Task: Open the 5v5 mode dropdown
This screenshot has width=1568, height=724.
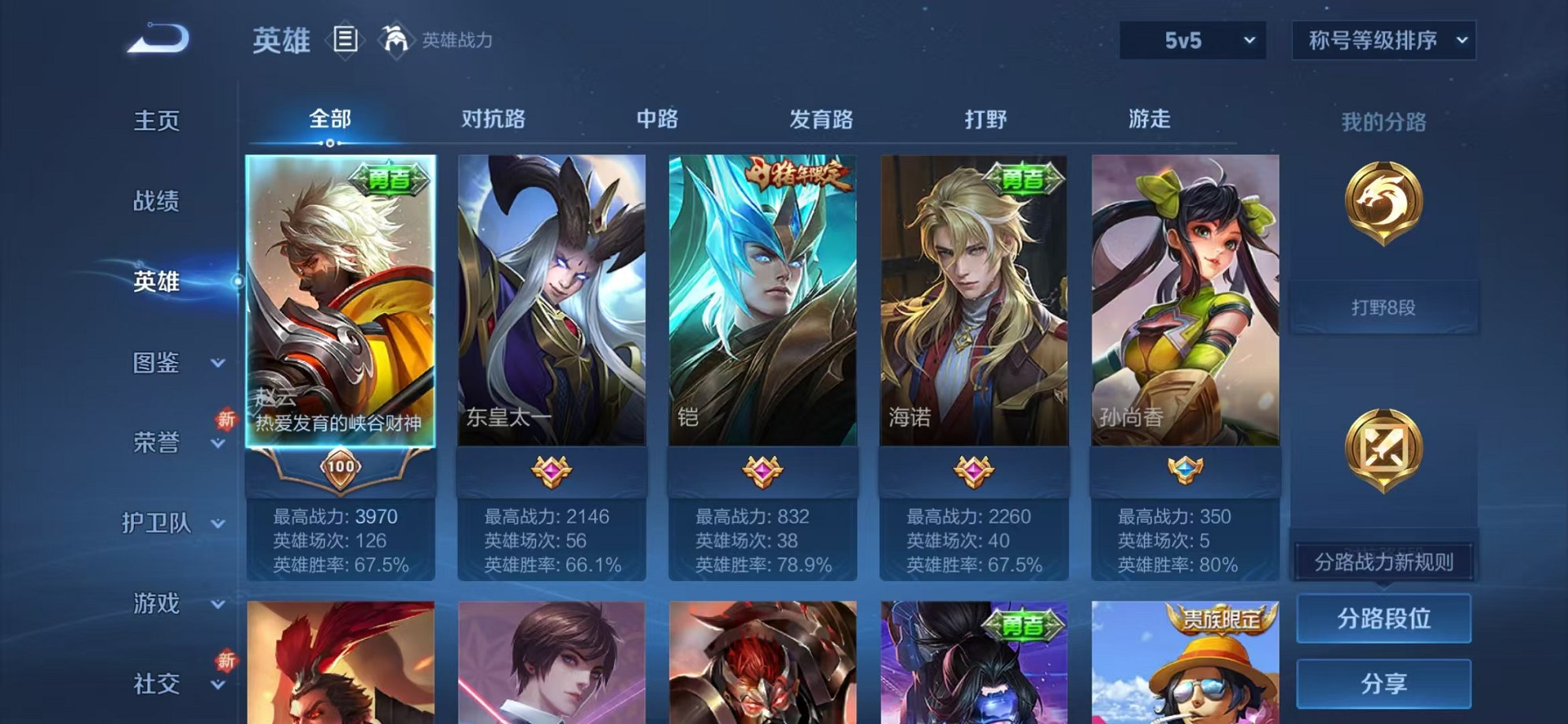Action: click(1192, 40)
